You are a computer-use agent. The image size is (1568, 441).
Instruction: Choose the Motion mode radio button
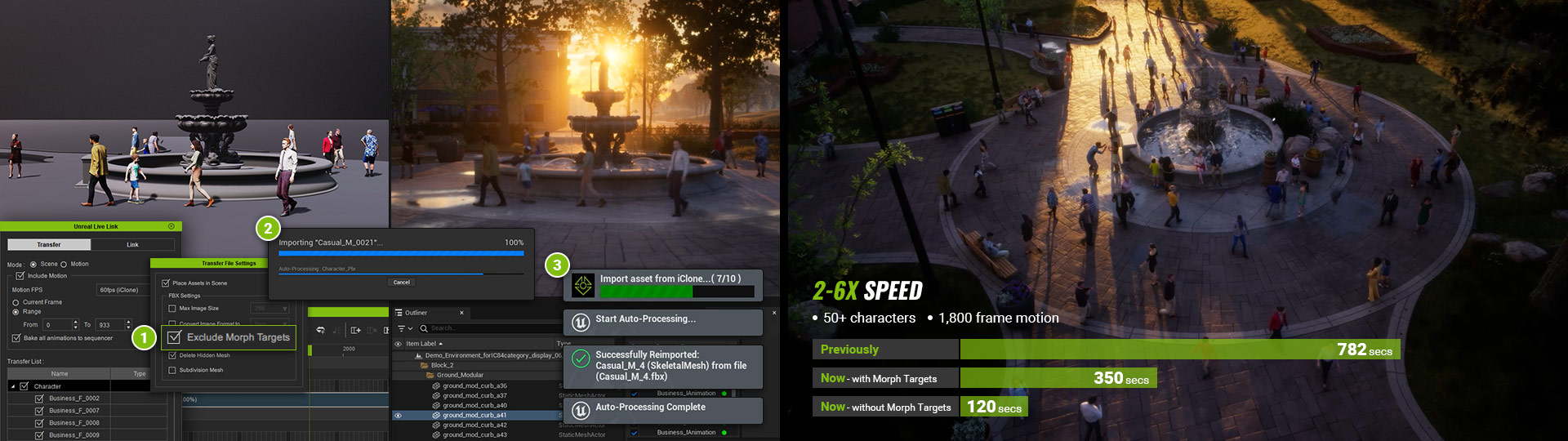click(x=64, y=265)
